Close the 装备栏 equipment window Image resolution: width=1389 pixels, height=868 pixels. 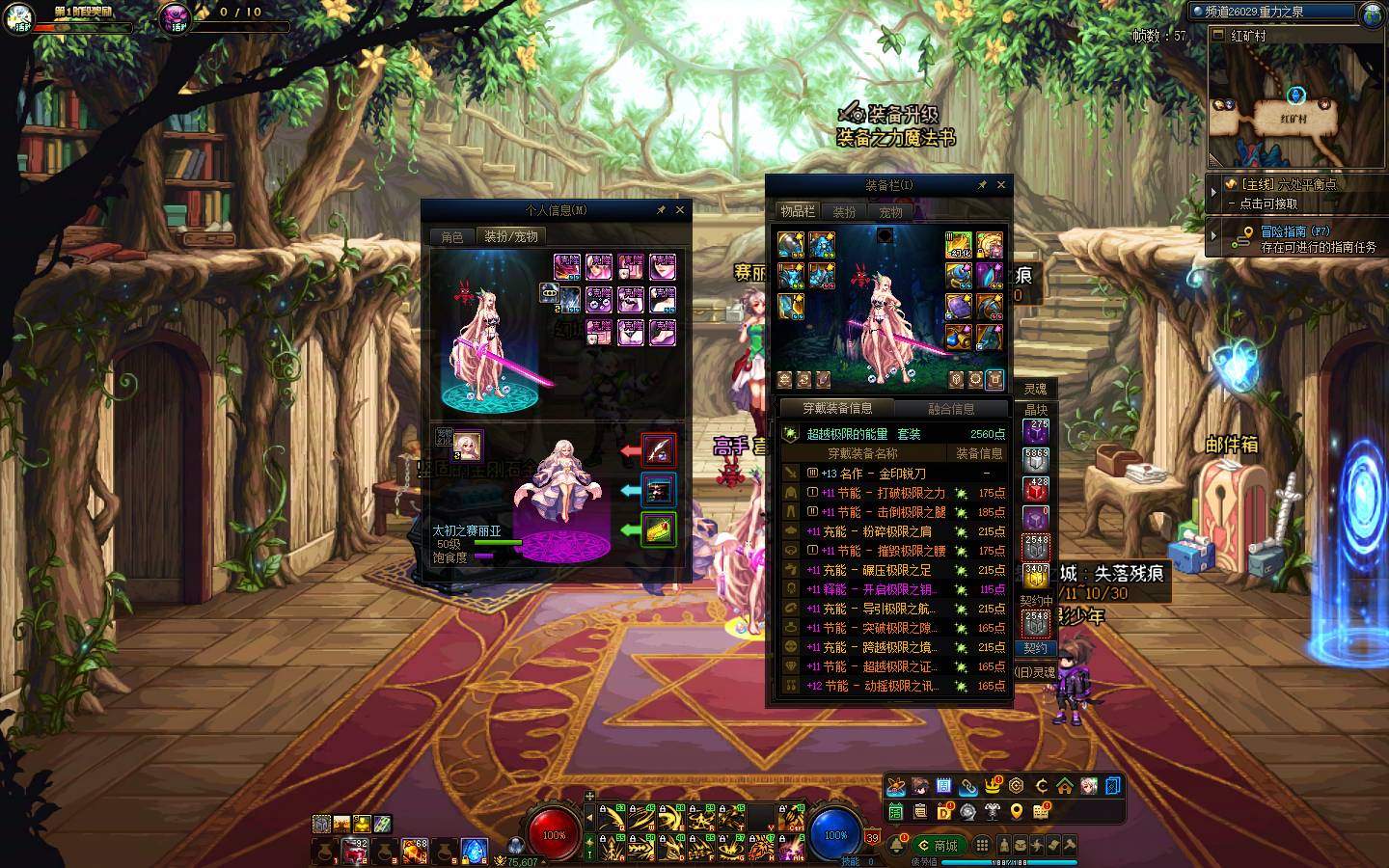click(x=1000, y=184)
